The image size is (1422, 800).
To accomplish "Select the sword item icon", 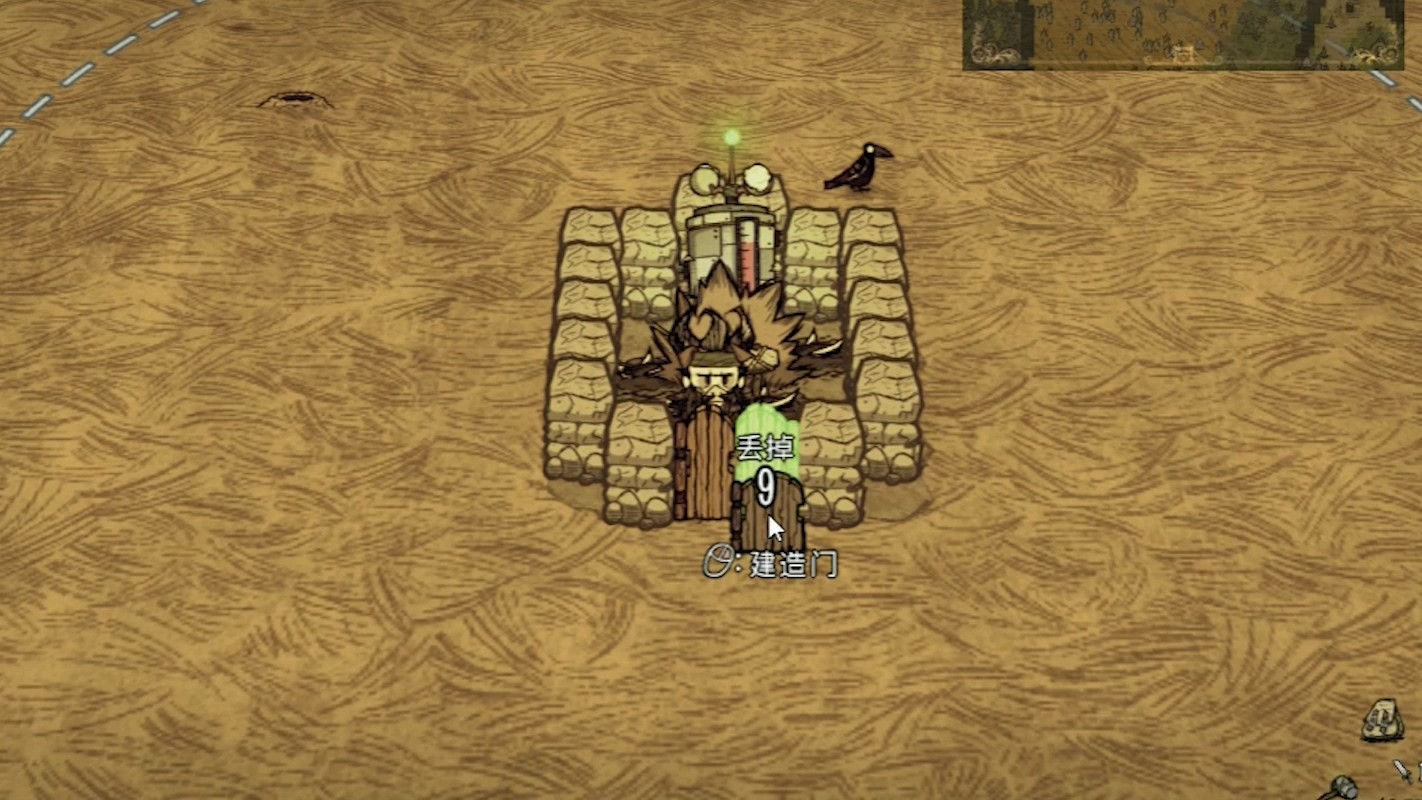I will click(1404, 770).
